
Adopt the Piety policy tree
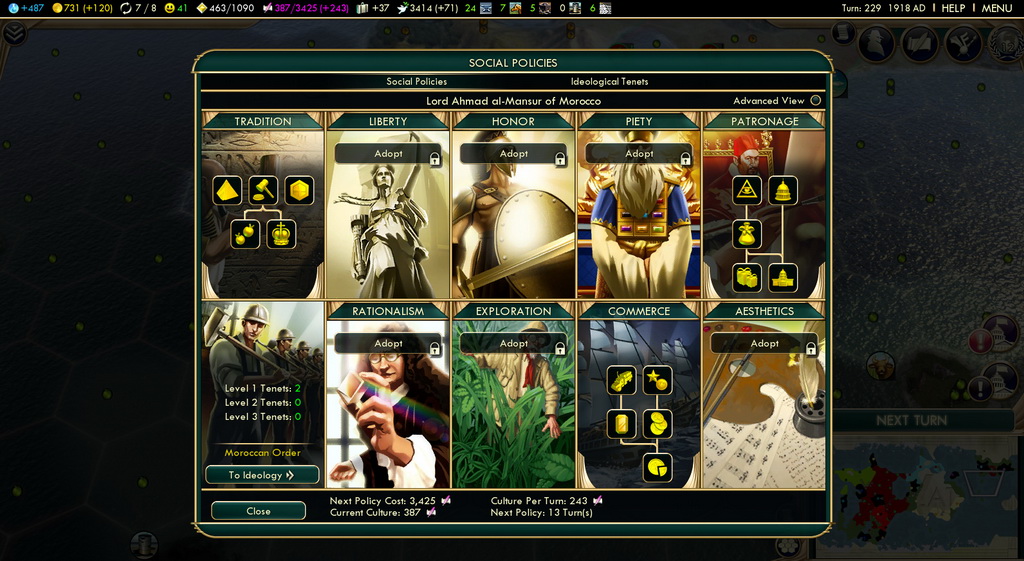pyautogui.click(x=639, y=154)
